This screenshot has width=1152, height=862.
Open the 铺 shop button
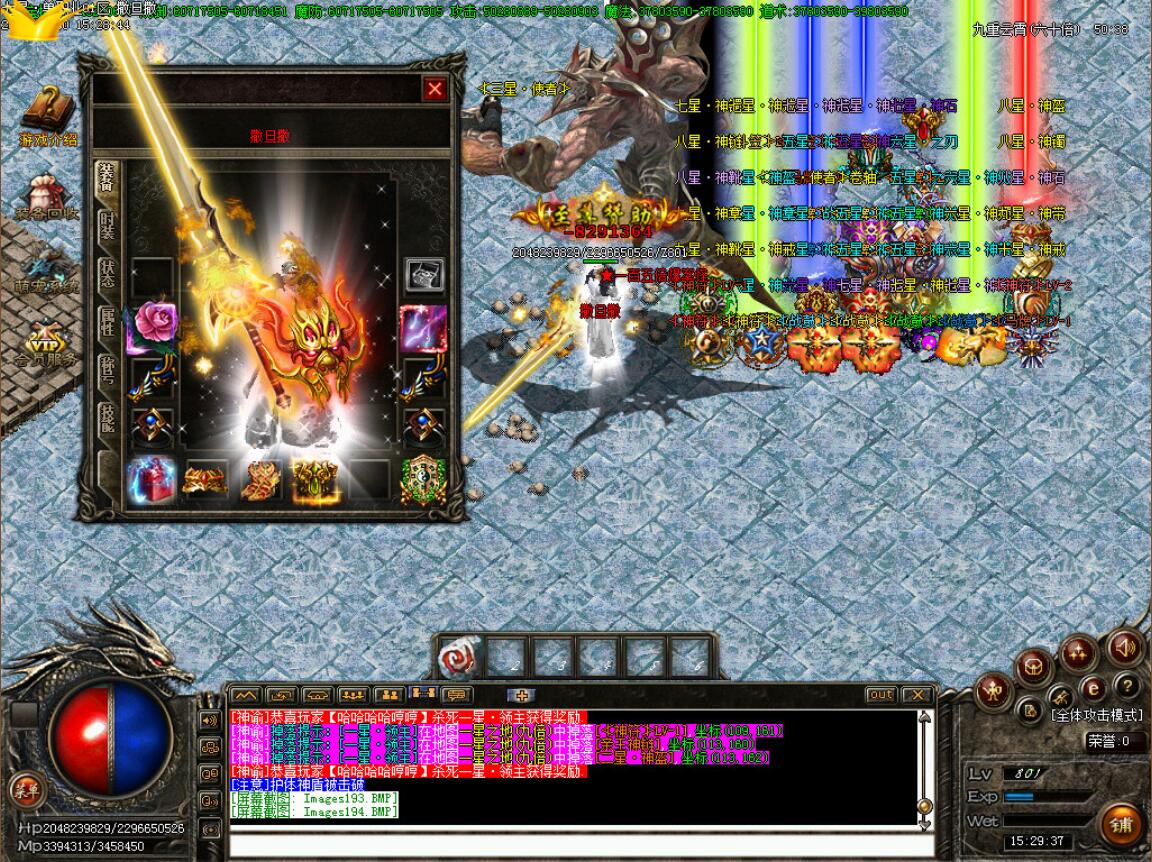(1121, 826)
